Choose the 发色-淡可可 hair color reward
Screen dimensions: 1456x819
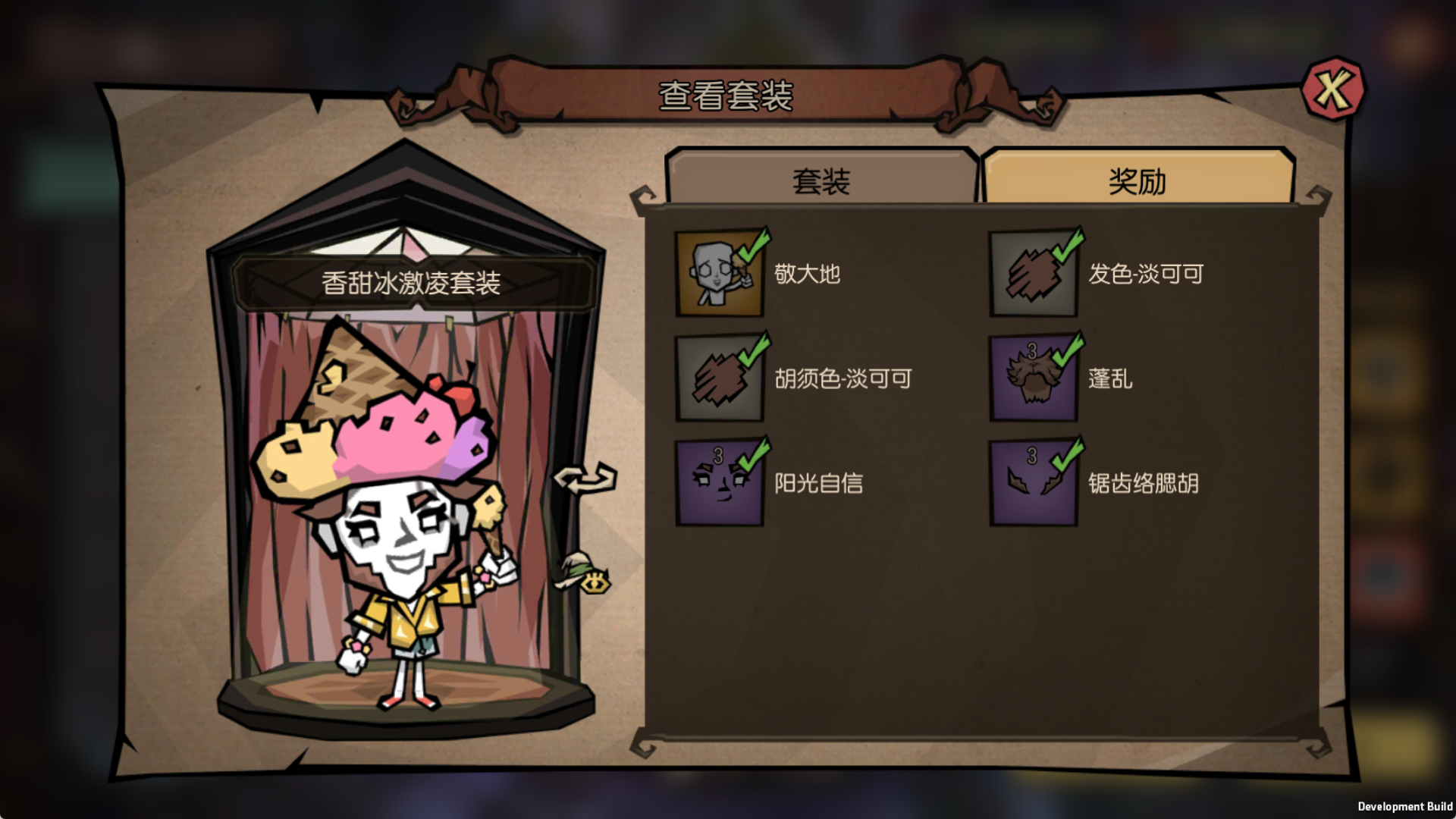click(x=1034, y=274)
